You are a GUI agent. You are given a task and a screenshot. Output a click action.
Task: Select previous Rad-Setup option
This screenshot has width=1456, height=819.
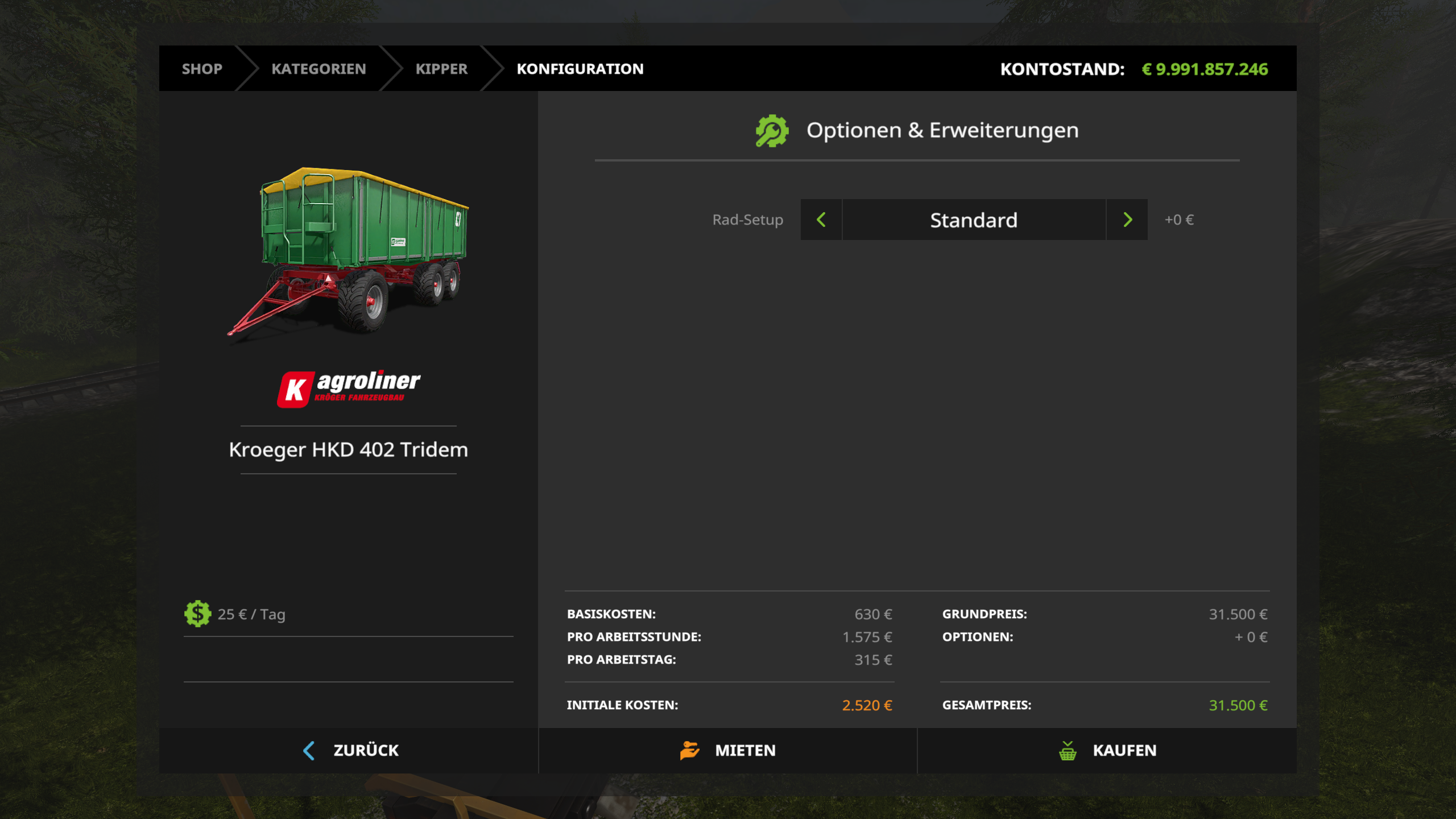click(x=821, y=220)
